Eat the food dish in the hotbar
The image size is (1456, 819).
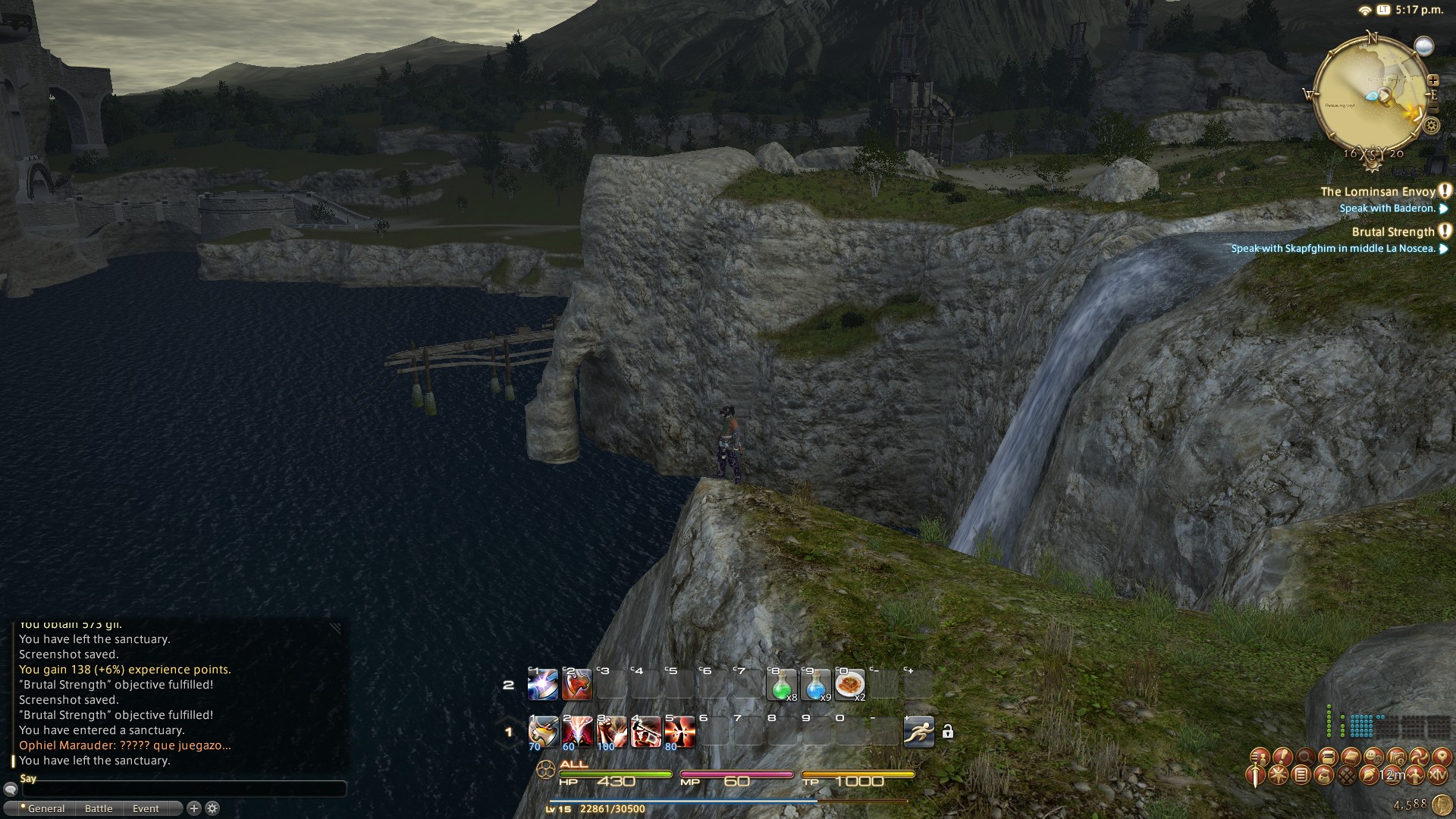click(x=849, y=685)
